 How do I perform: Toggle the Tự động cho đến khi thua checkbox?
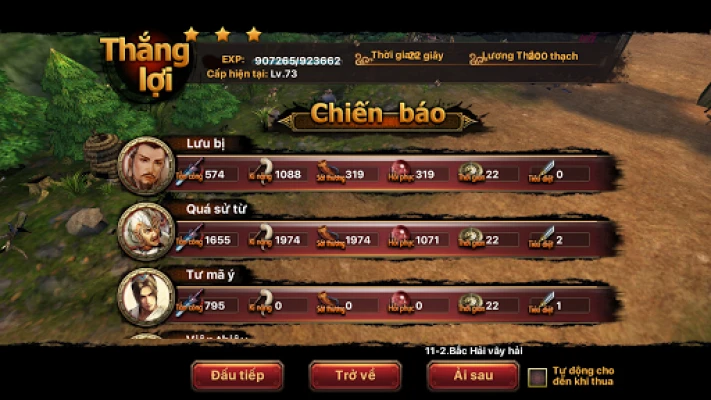click(x=538, y=377)
